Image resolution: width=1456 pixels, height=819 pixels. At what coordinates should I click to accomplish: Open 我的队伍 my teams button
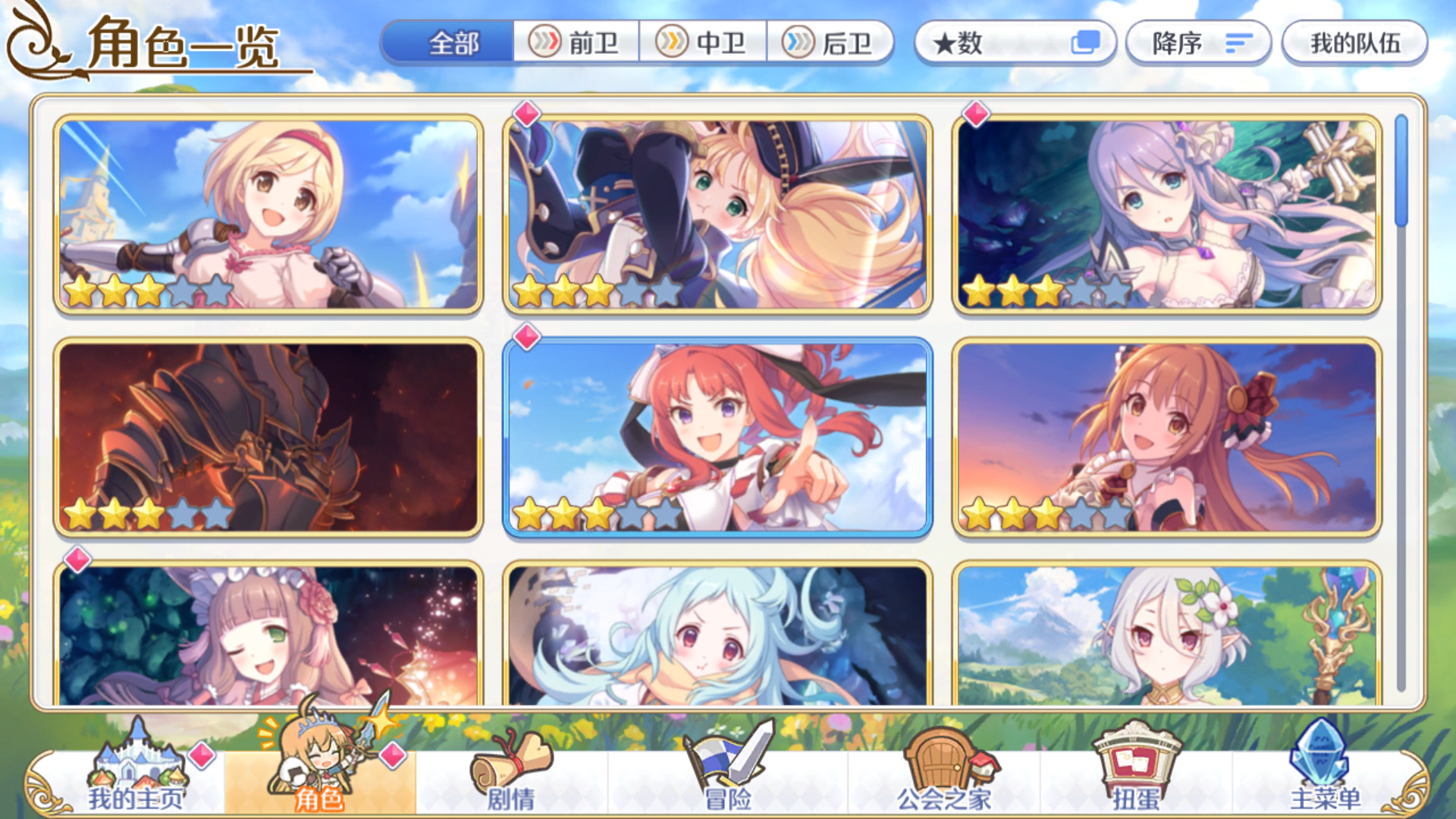(x=1354, y=43)
